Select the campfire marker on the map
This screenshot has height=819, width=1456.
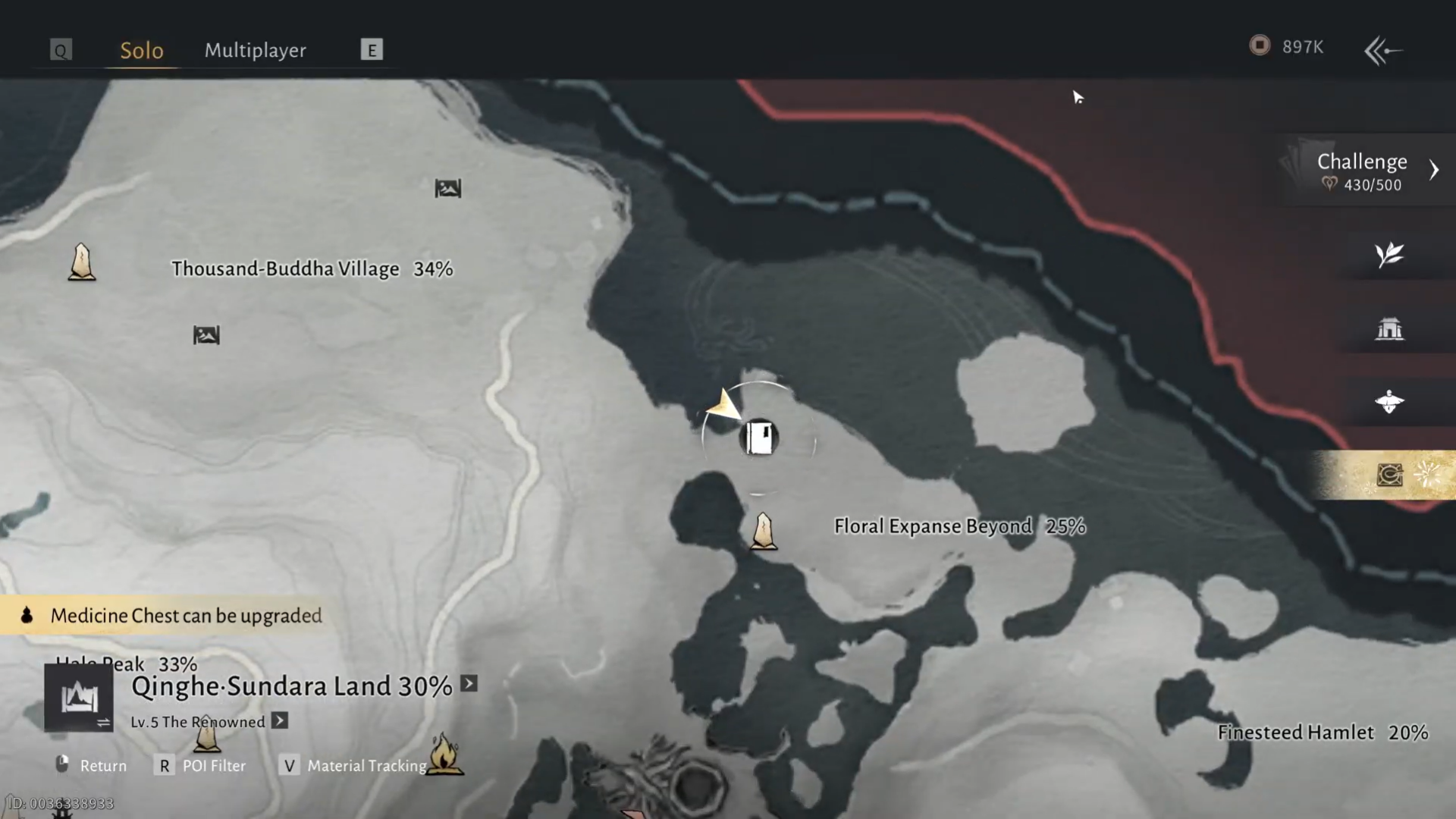click(x=445, y=754)
